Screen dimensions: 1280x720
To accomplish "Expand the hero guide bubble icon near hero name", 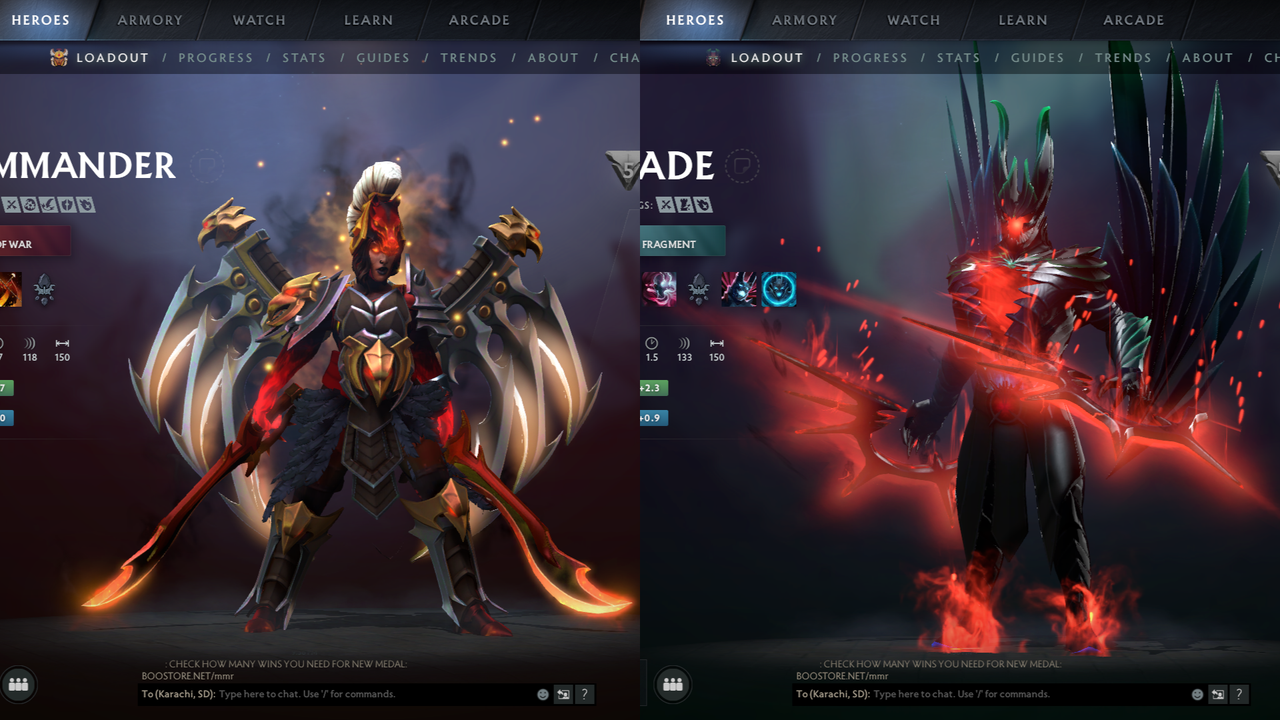I will click(x=207, y=166).
